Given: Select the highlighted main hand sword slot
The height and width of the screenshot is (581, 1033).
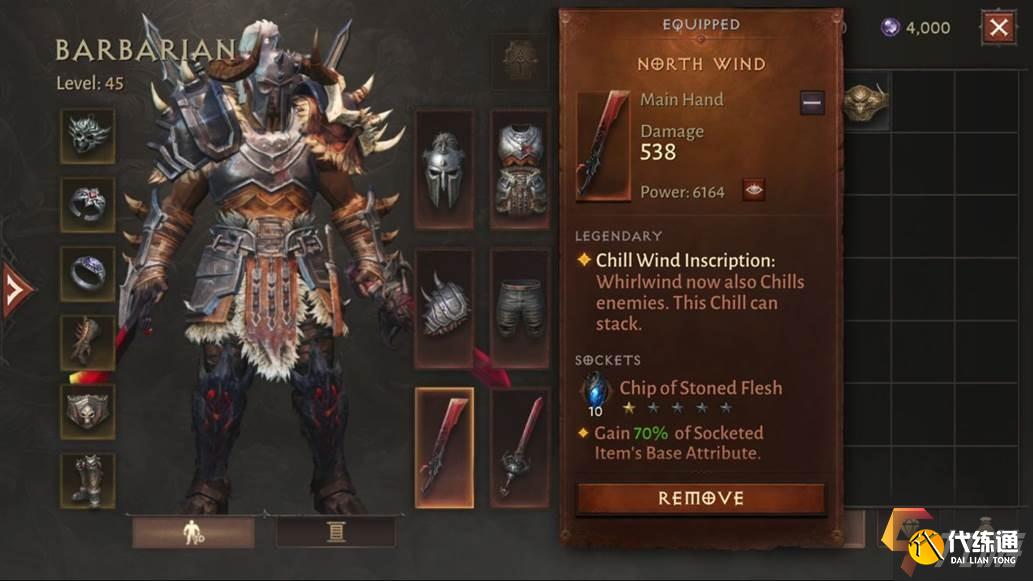Looking at the screenshot, I should pyautogui.click(x=444, y=447).
